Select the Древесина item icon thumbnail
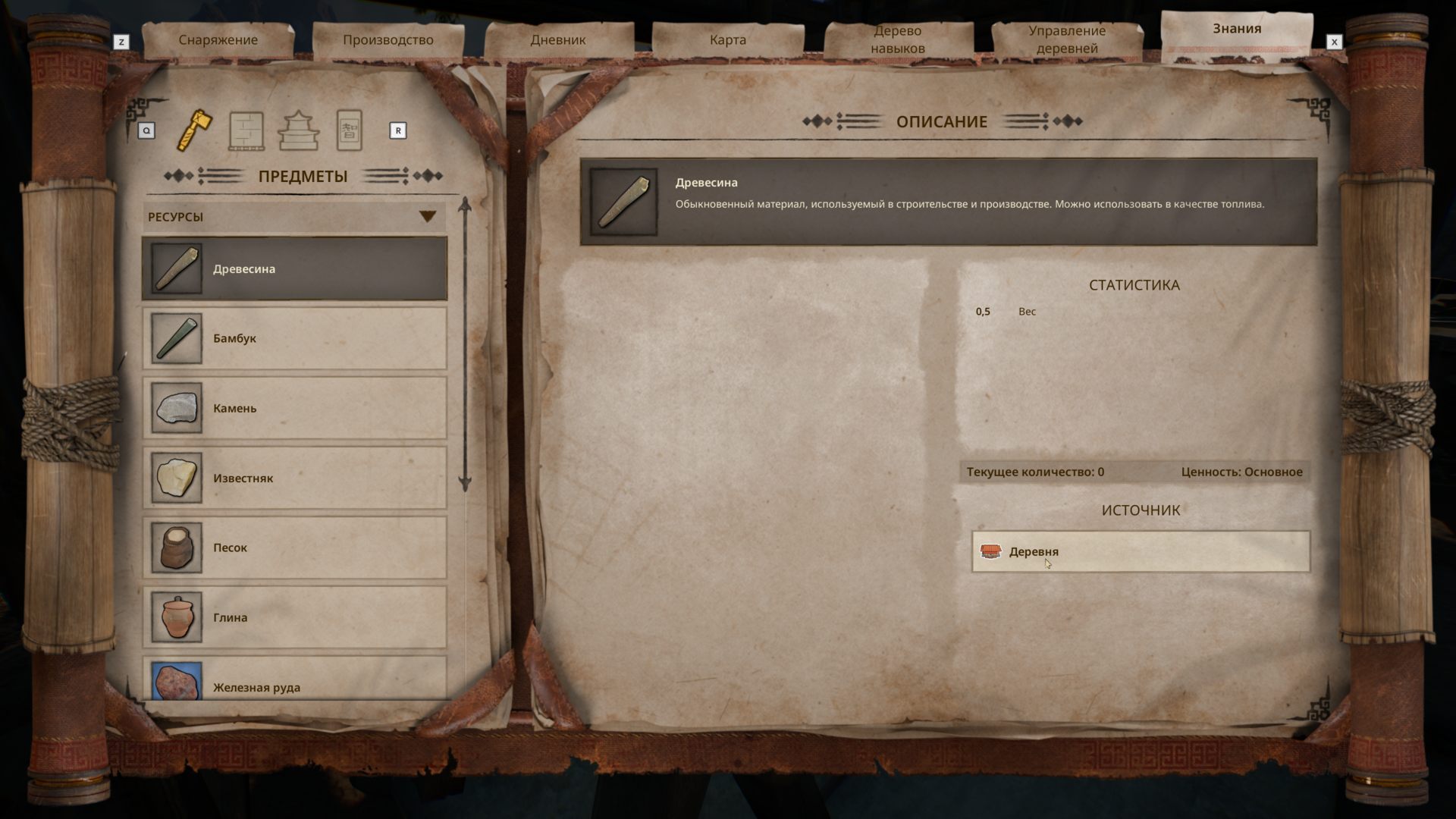The width and height of the screenshot is (1456, 819). (x=175, y=268)
